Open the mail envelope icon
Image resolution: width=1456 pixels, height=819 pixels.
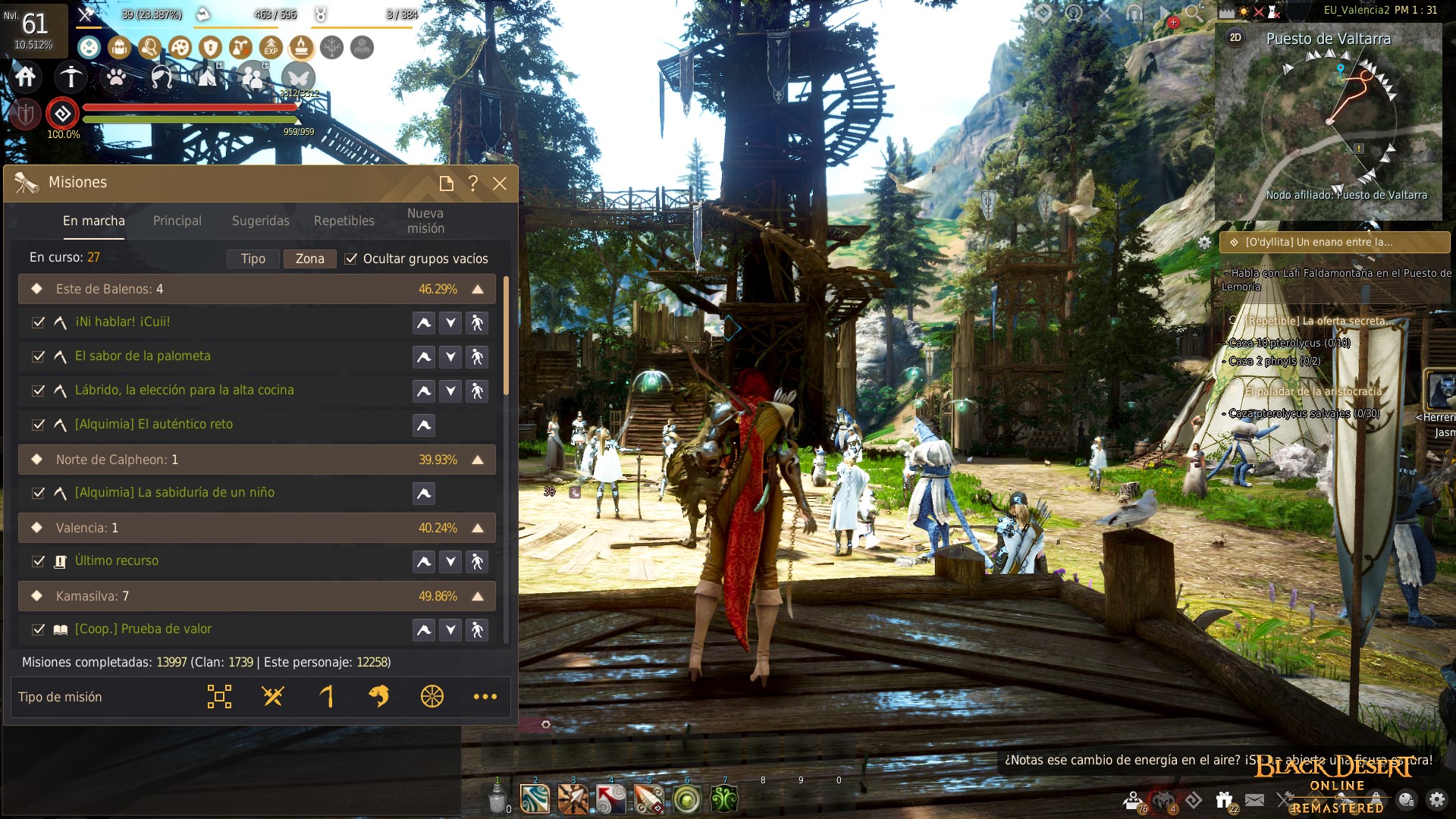1254,800
